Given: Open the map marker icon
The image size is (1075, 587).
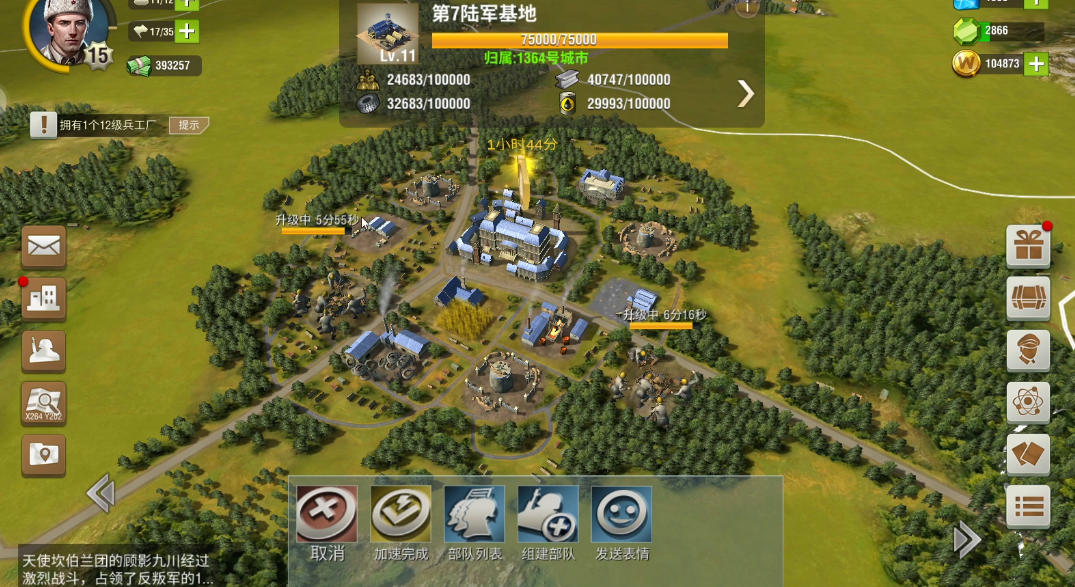Looking at the screenshot, I should click(44, 455).
